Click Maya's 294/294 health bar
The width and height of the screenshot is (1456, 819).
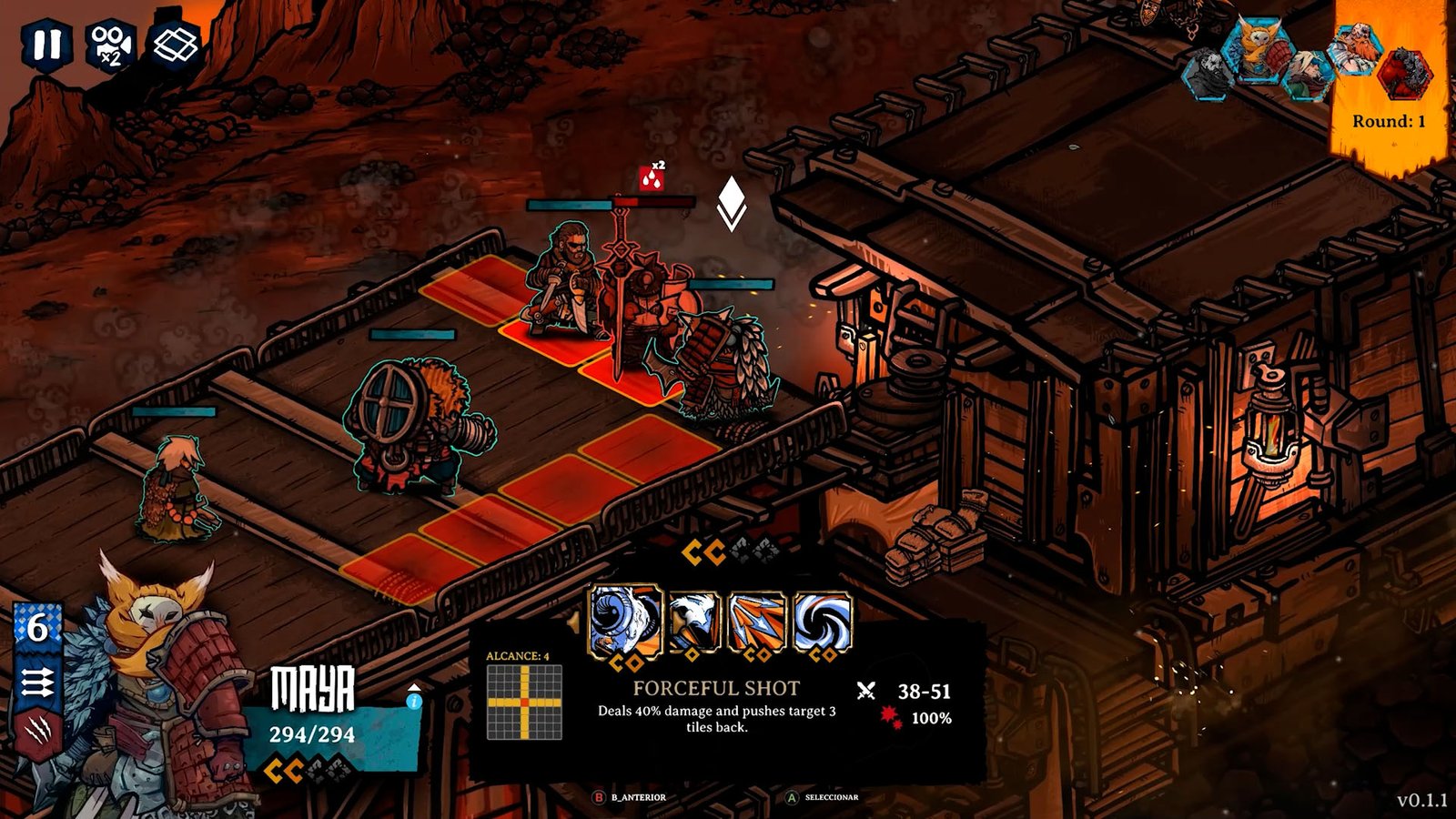click(314, 734)
